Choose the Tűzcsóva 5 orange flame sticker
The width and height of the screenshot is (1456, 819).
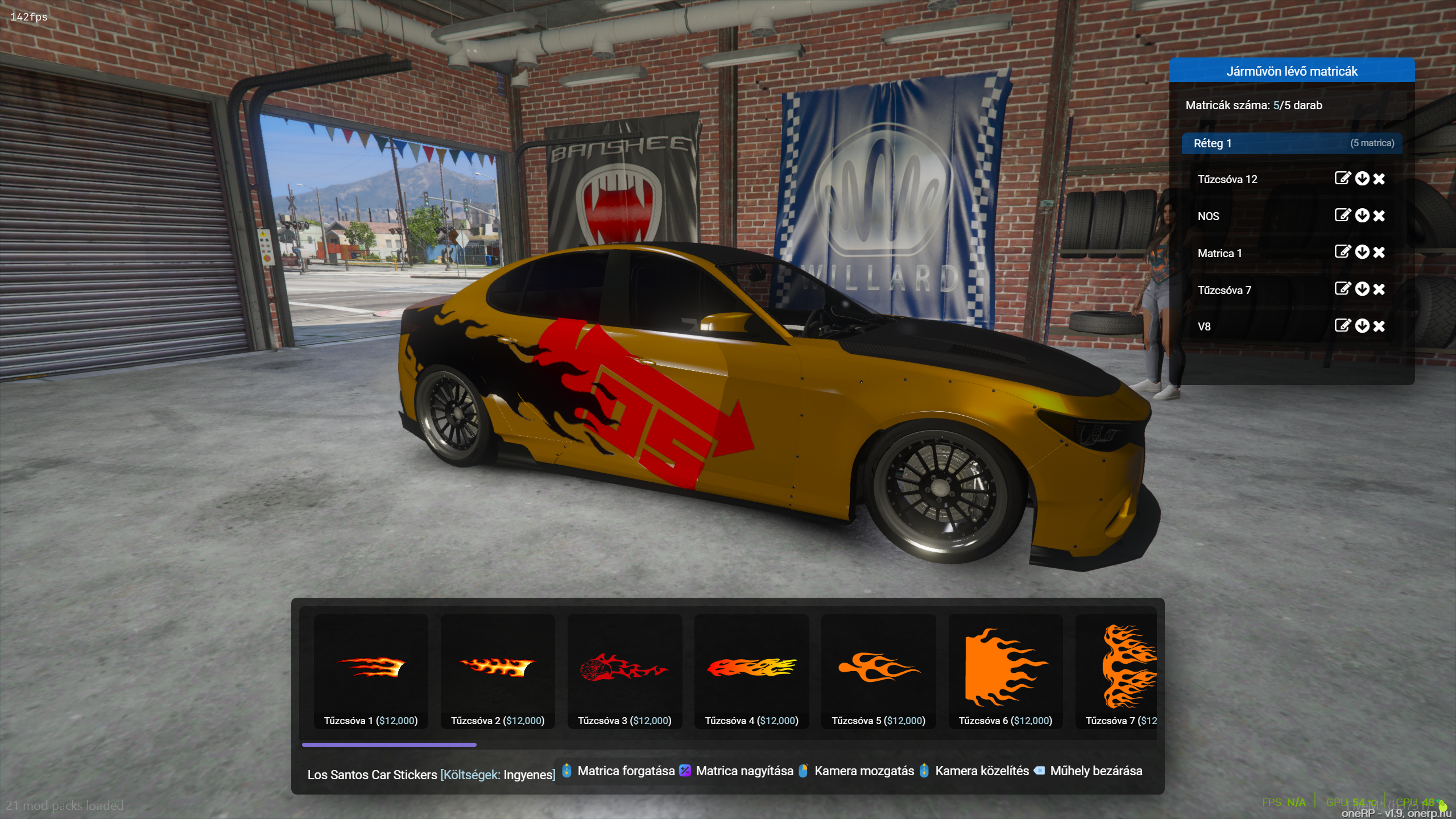[878, 671]
